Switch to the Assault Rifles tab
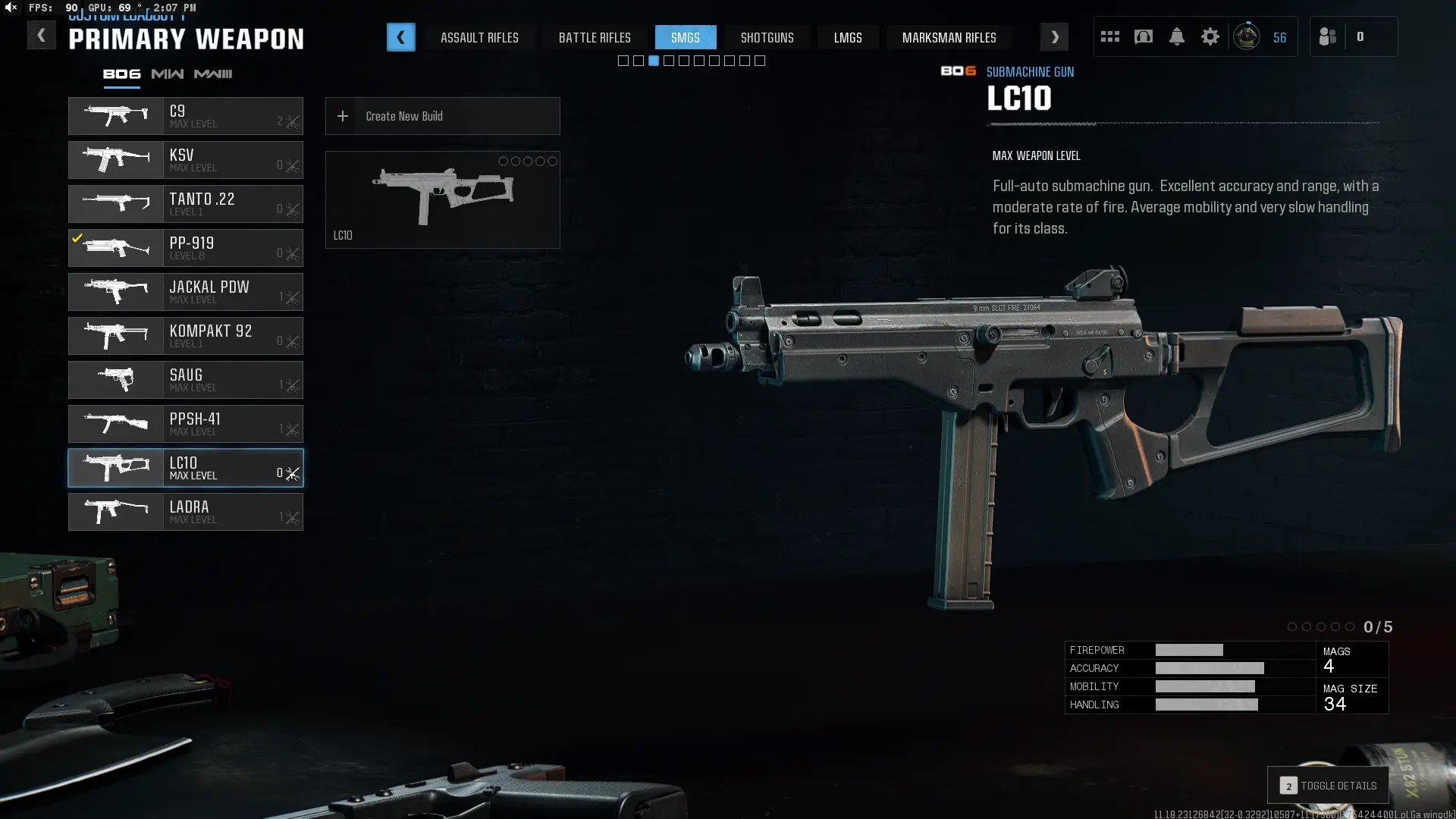Viewport: 1456px width, 819px height. tap(479, 37)
